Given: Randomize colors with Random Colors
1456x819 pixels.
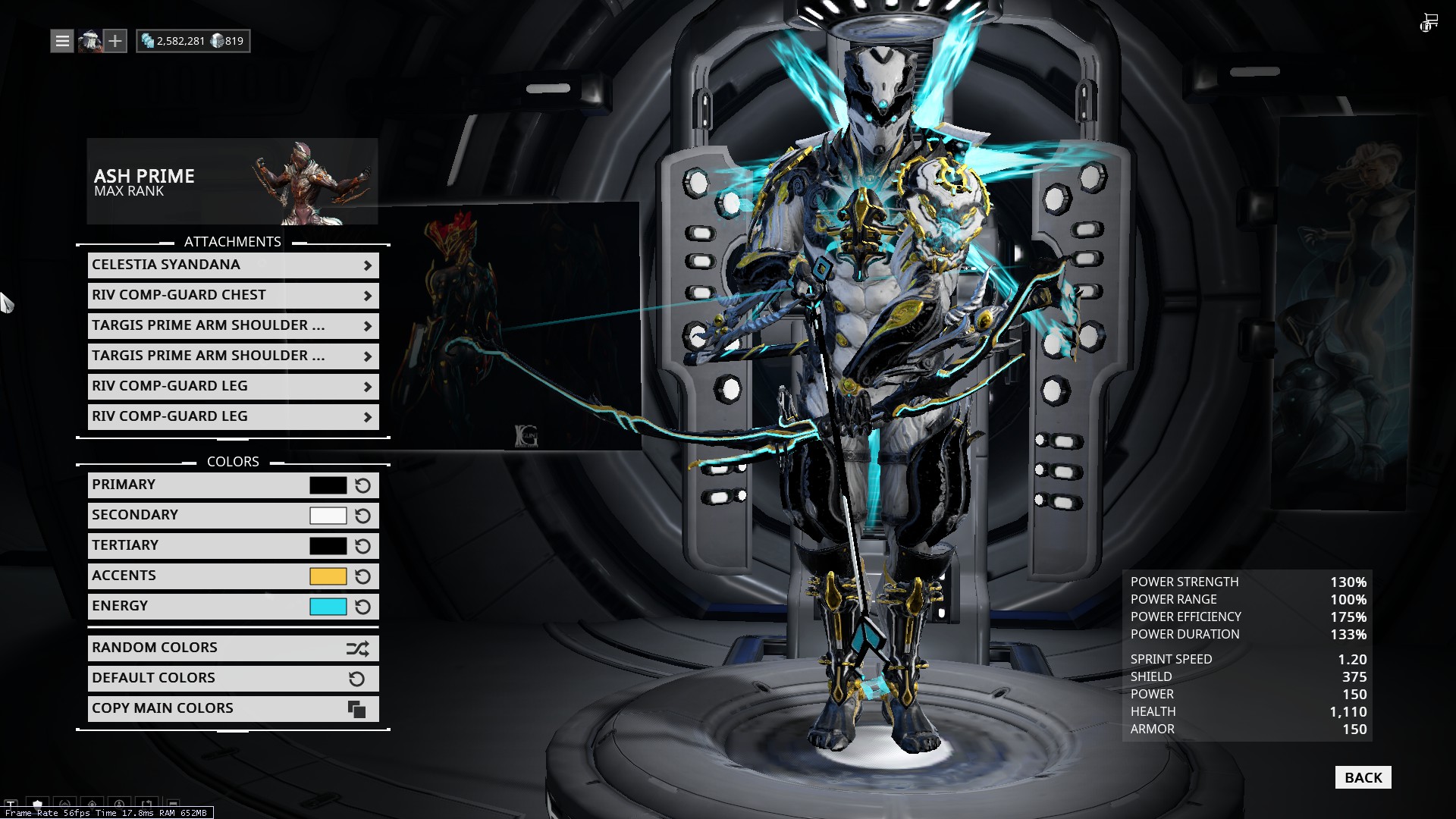Looking at the screenshot, I should (x=233, y=648).
